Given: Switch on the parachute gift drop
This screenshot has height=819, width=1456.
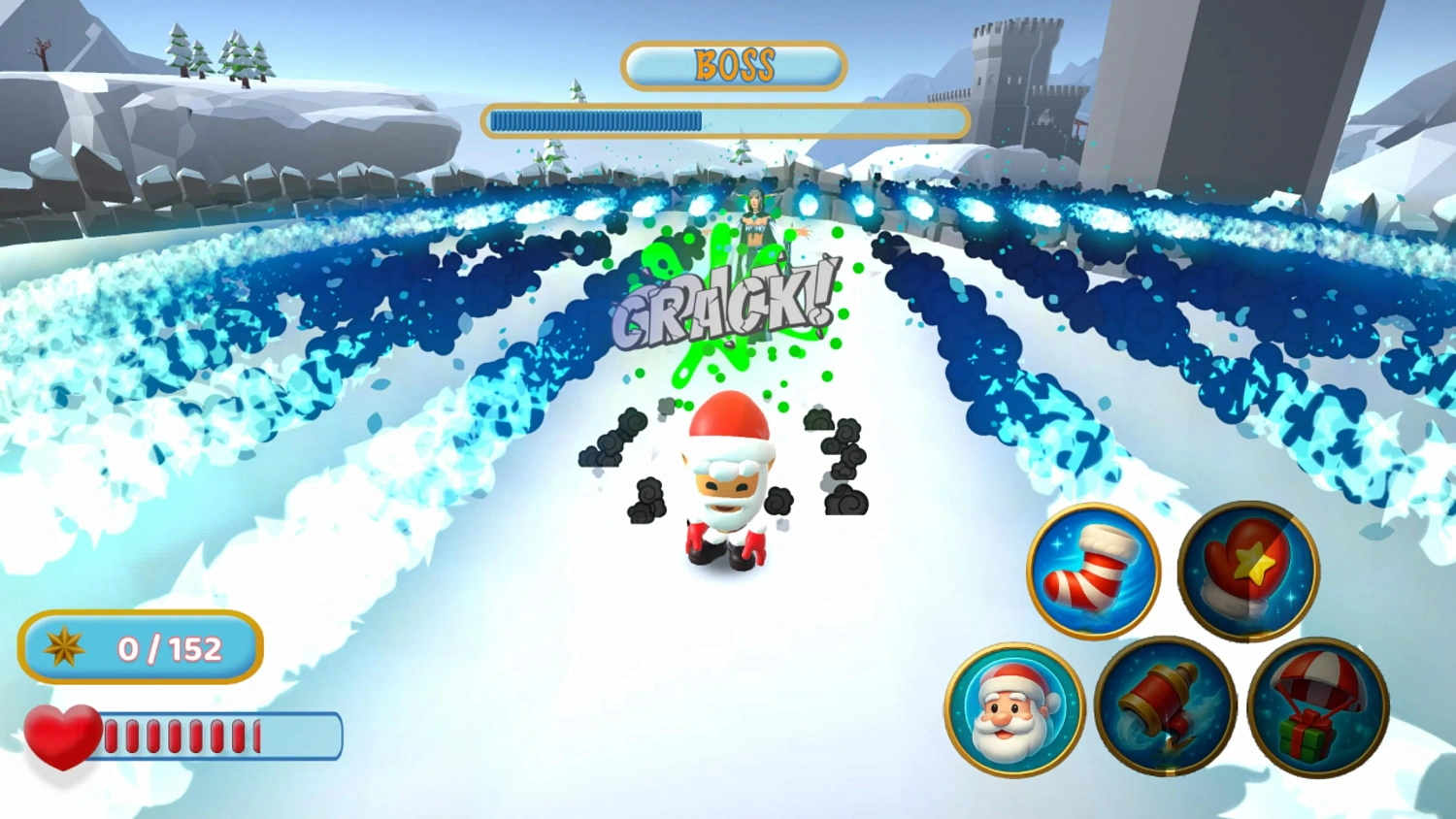Looking at the screenshot, I should [1317, 711].
